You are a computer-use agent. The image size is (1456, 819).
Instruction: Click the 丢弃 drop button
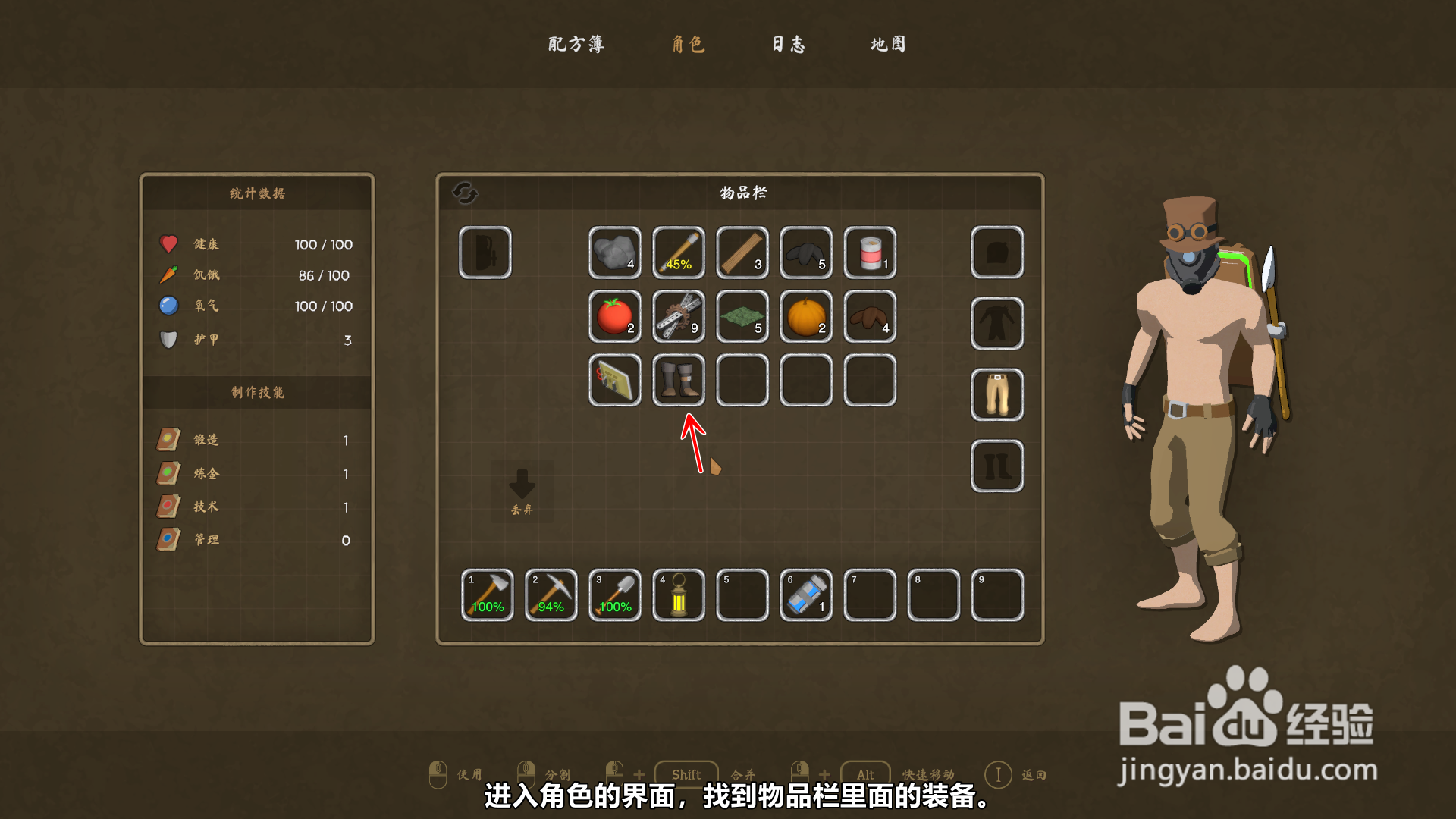tap(522, 489)
